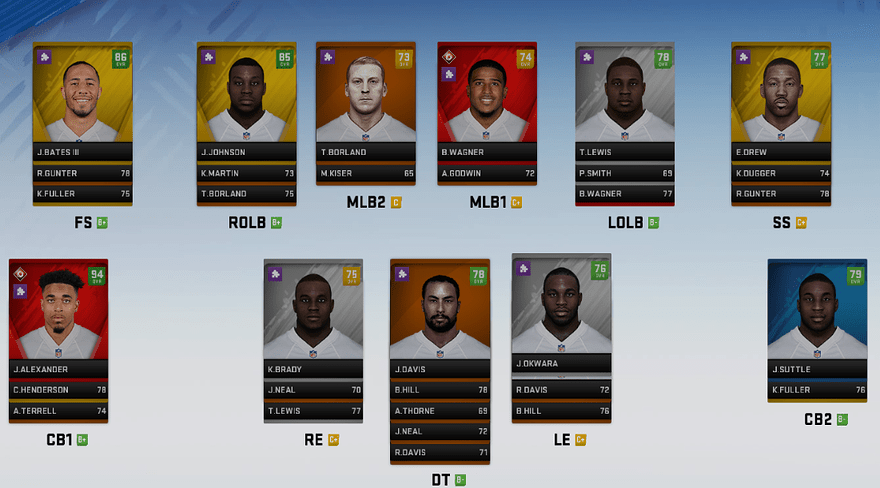The height and width of the screenshot is (488, 880).
Task: Select backup K. Fuller under CB2
Action: [x=817, y=390]
